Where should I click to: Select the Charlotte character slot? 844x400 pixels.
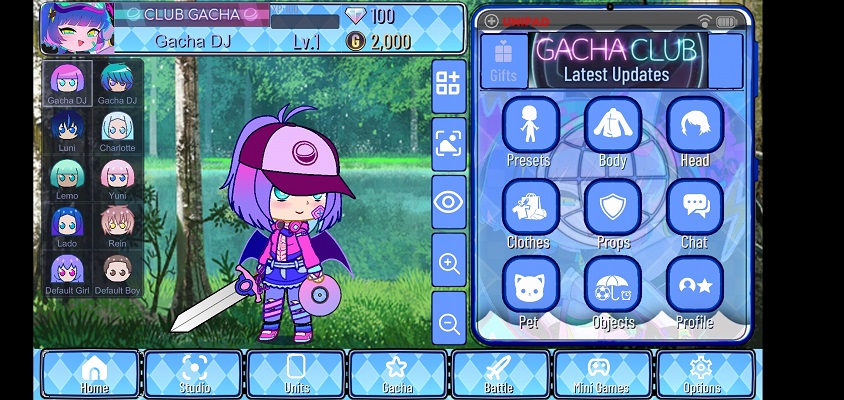click(x=117, y=131)
